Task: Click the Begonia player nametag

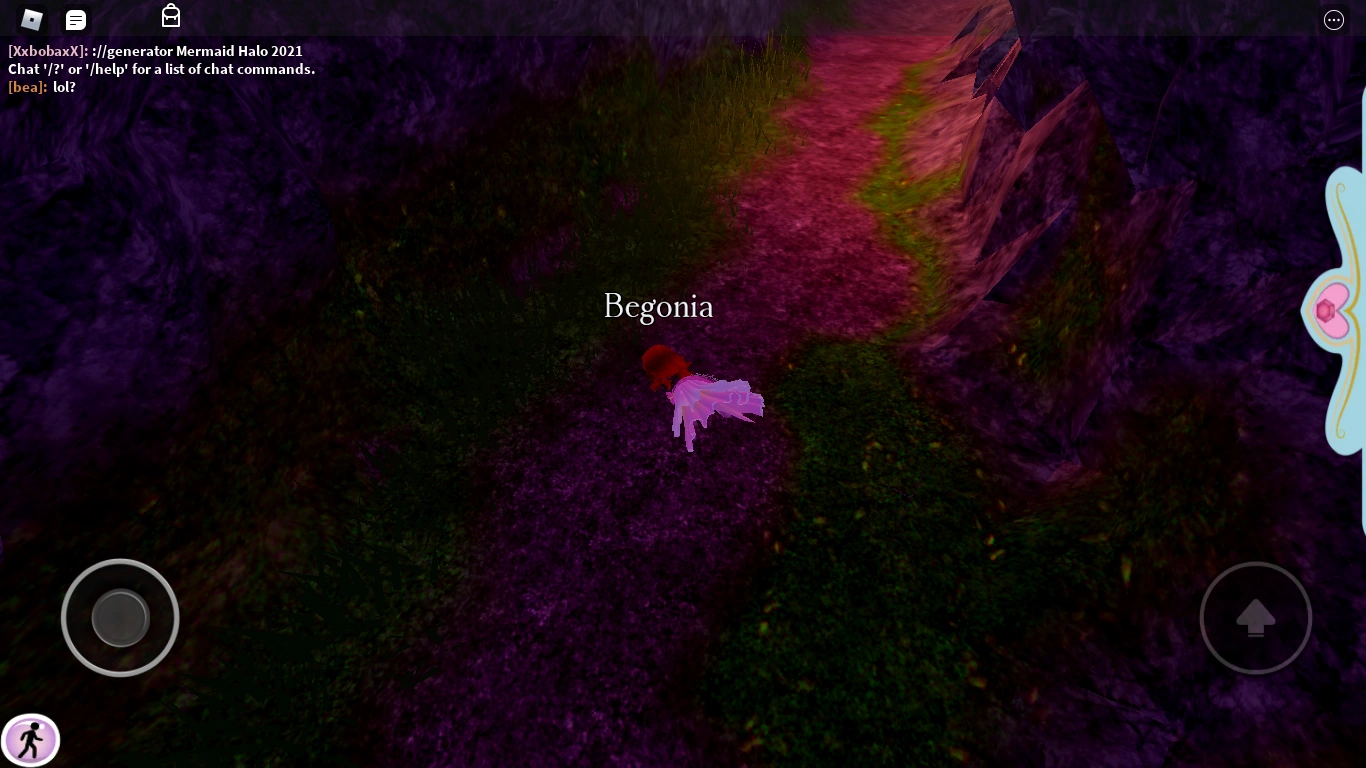Action: point(658,307)
